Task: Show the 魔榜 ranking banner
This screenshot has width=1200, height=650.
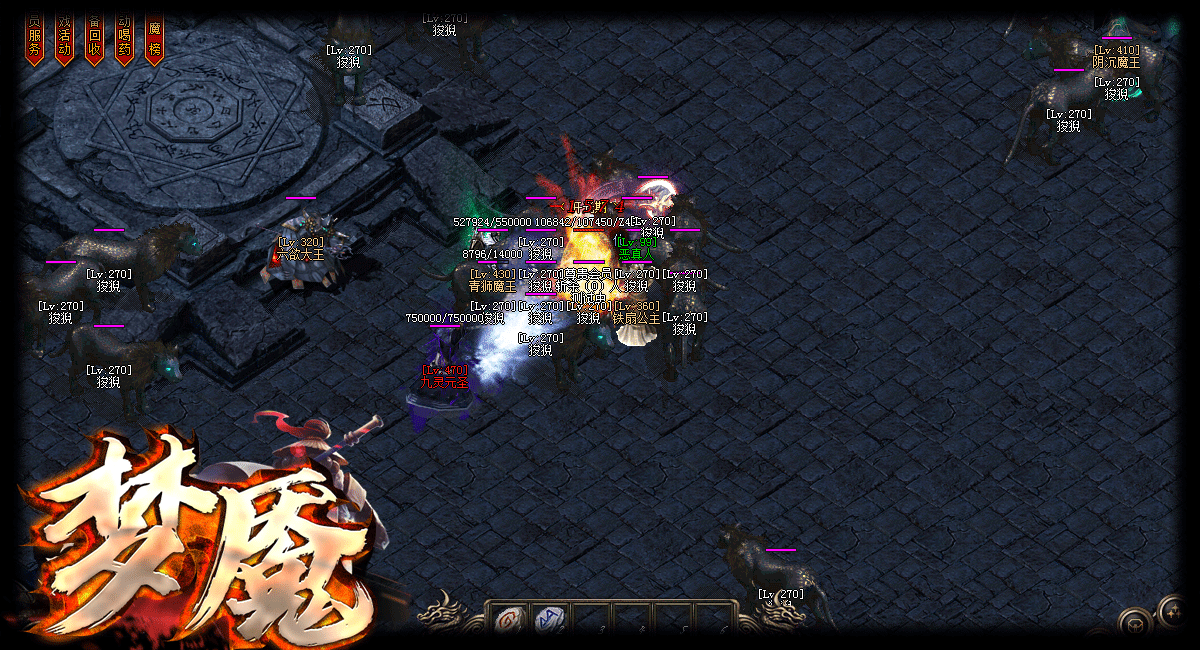Action: (x=155, y=40)
